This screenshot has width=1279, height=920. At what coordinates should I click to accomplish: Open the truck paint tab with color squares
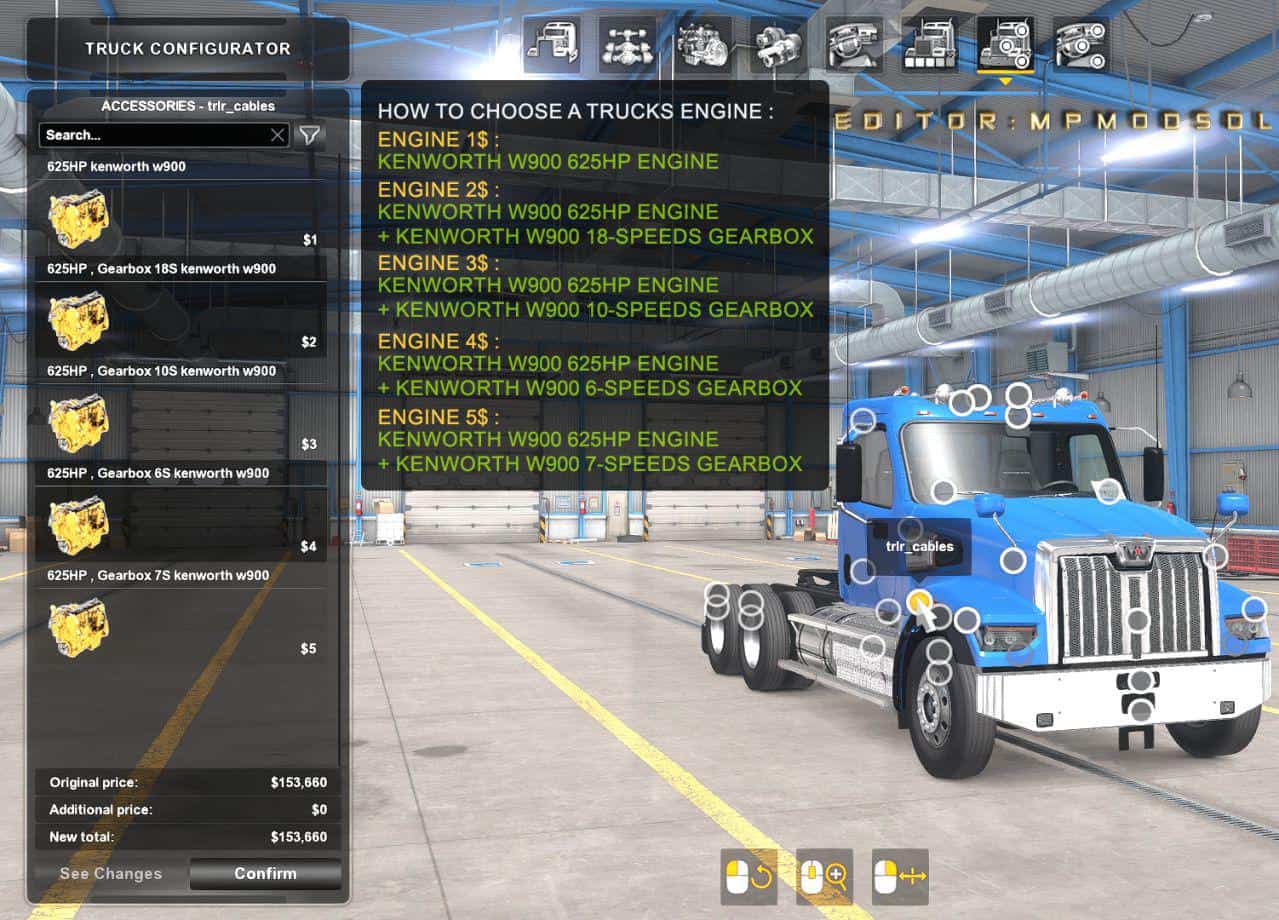(929, 45)
